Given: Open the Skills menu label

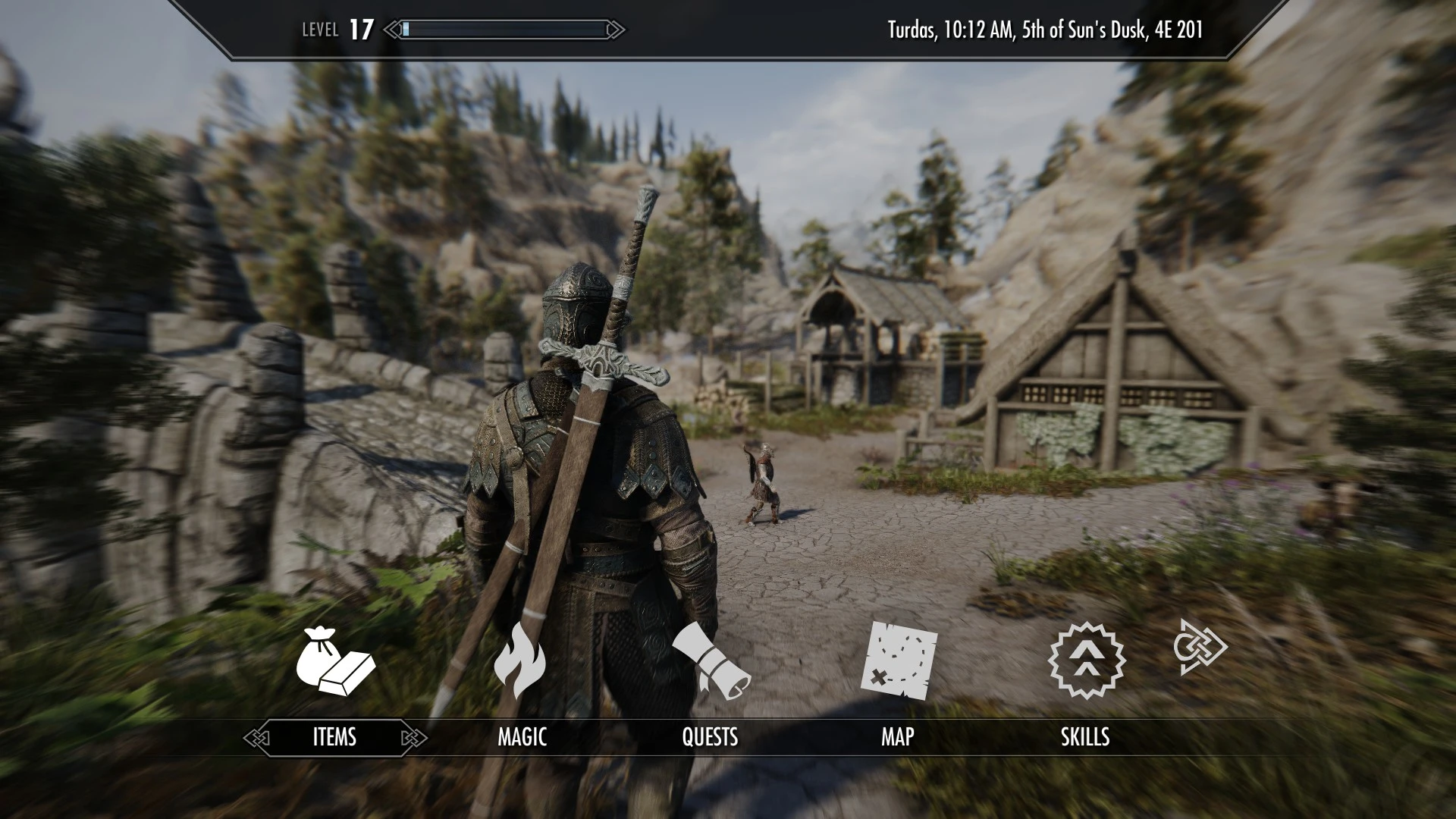Looking at the screenshot, I should [1084, 737].
